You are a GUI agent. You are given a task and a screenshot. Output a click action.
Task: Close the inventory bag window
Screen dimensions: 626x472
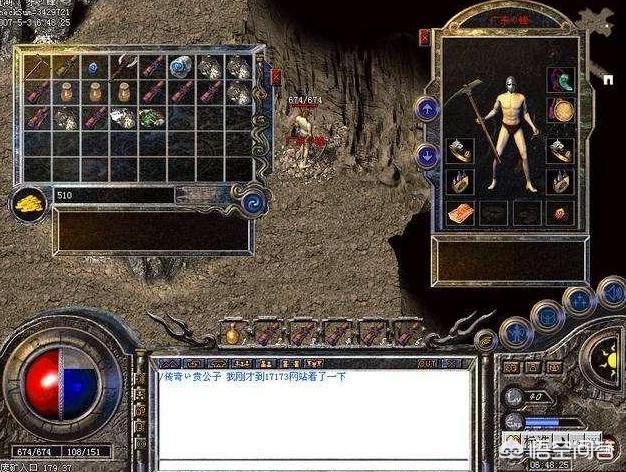tap(276, 76)
